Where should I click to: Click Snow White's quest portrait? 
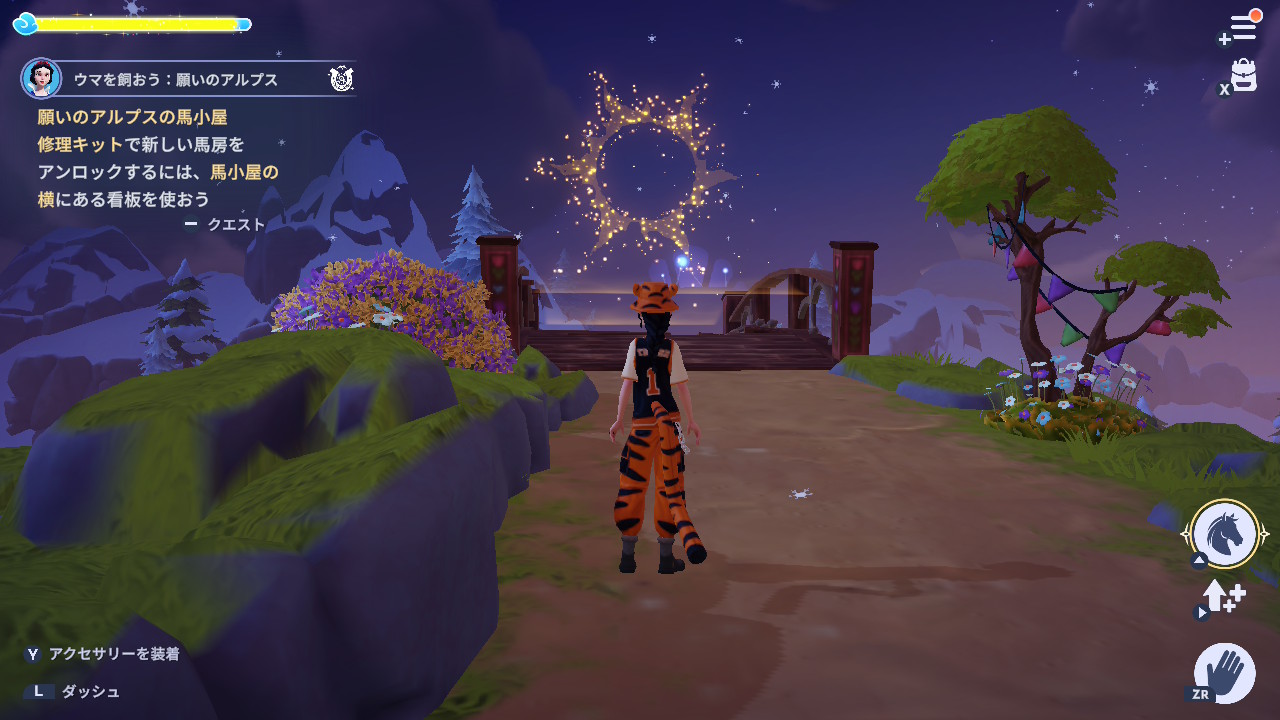coord(42,78)
